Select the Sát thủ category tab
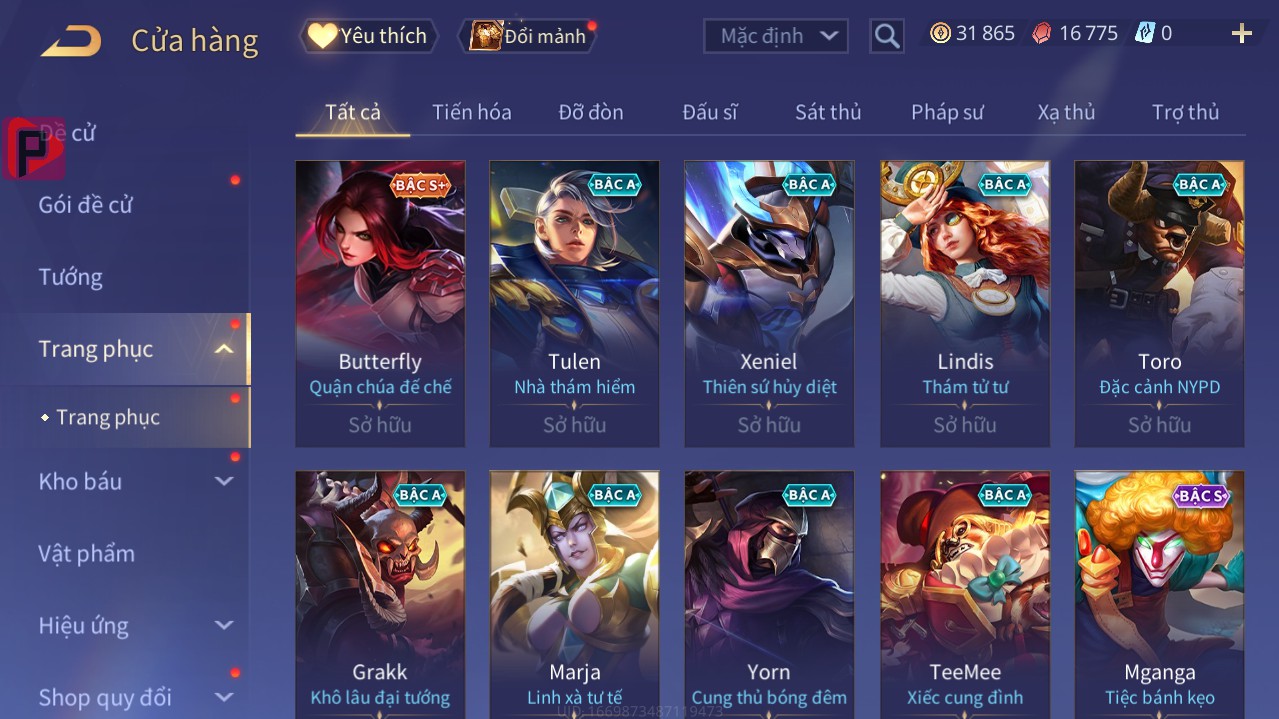1279x719 pixels. pos(827,112)
